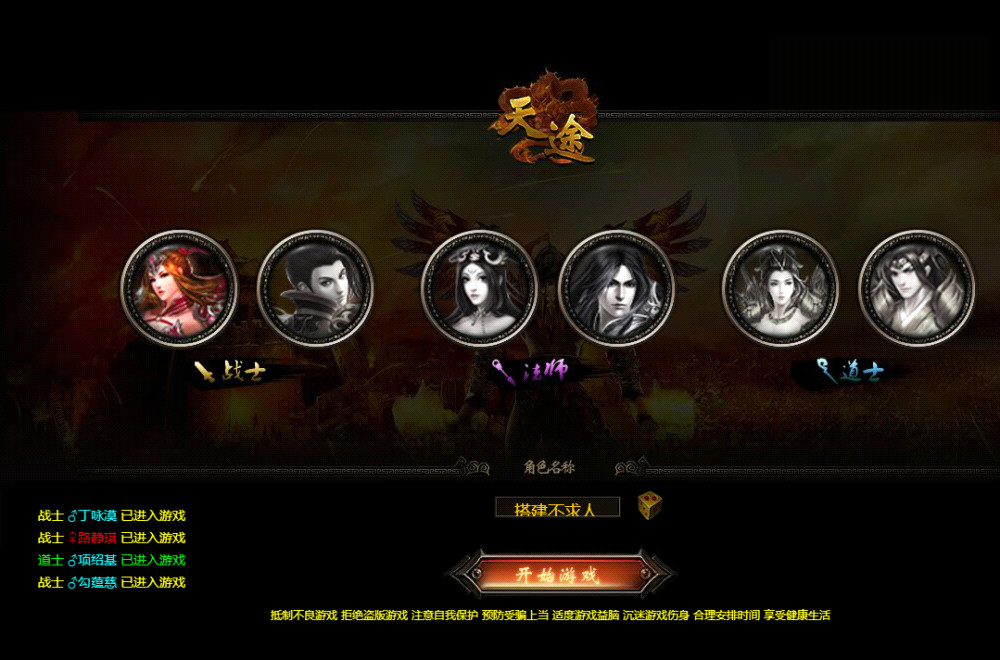Choose the male mage portrait
The width and height of the screenshot is (1000, 660).
click(616, 288)
